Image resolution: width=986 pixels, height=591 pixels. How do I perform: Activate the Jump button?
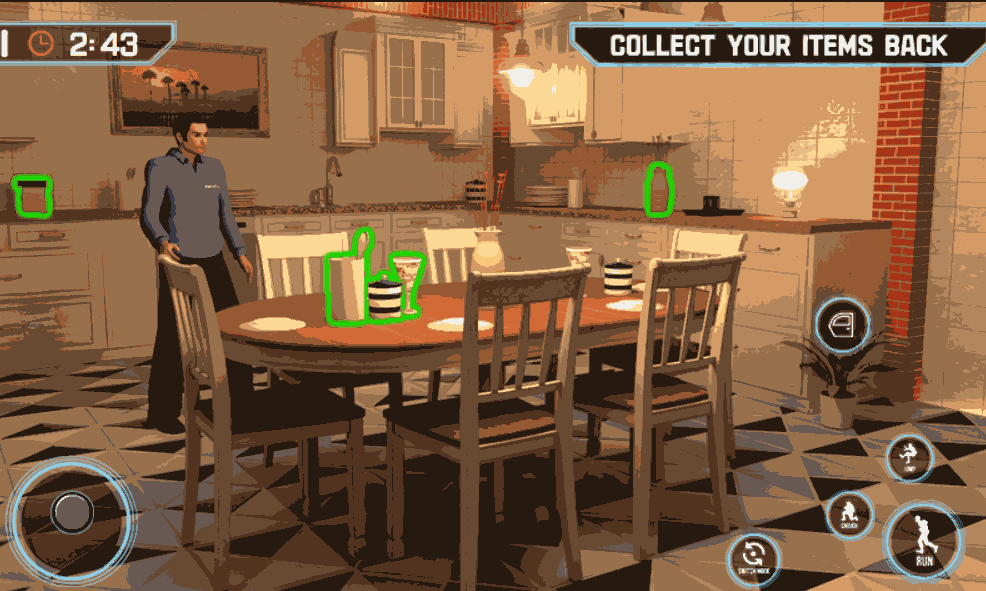[910, 457]
